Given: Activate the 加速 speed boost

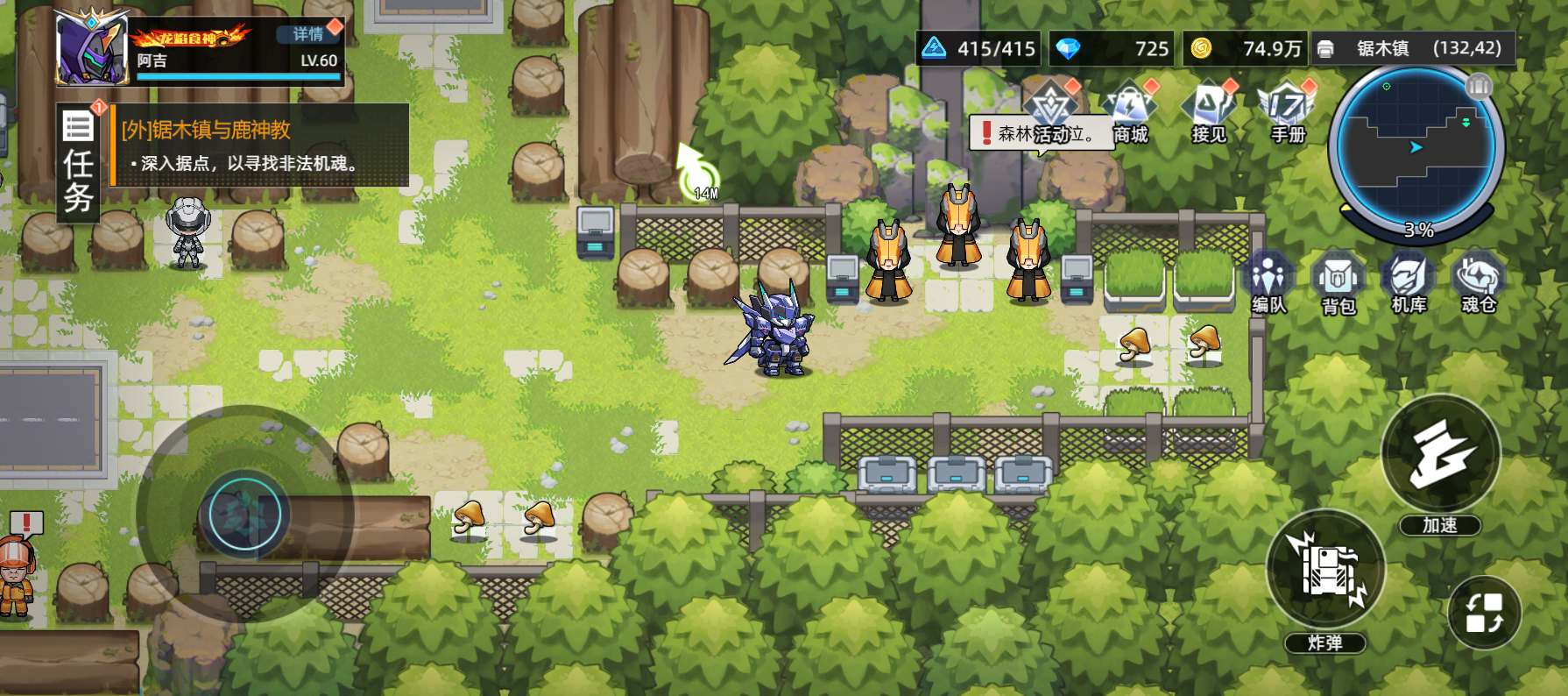Looking at the screenshot, I should pos(1440,456).
